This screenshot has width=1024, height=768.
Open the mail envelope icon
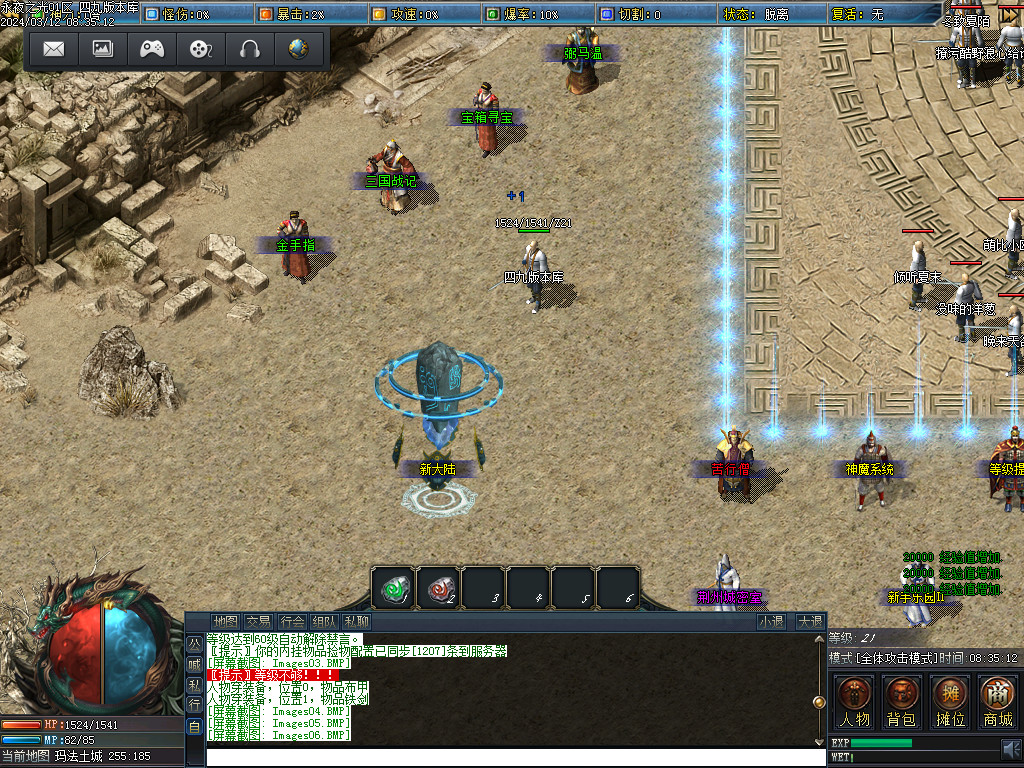click(x=54, y=49)
